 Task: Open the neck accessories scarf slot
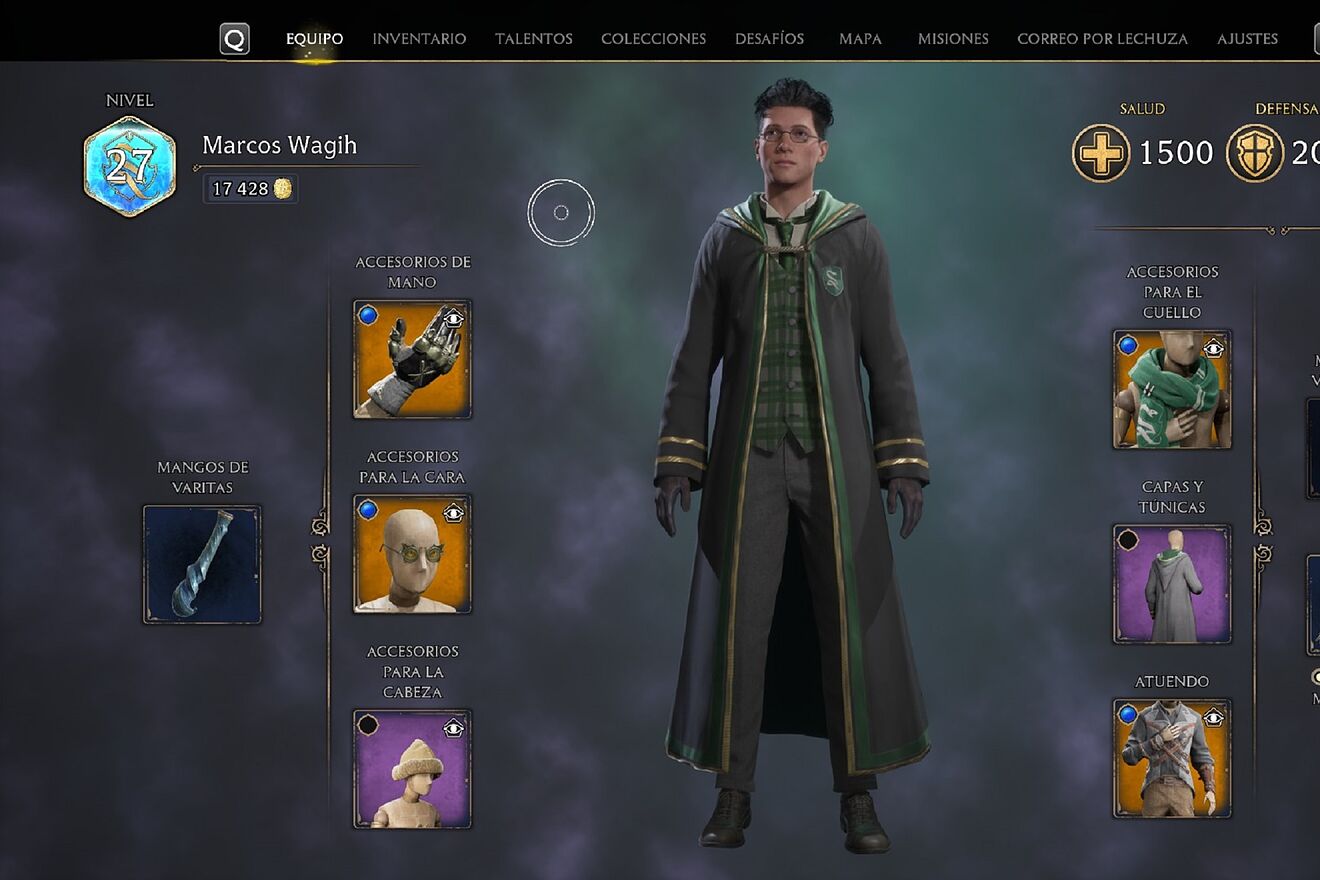pyautogui.click(x=1170, y=388)
